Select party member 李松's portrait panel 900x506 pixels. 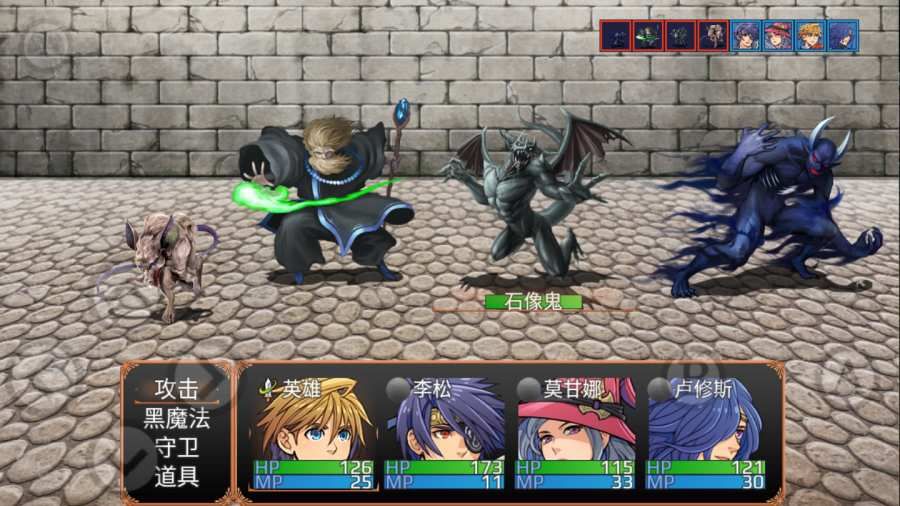(444, 432)
